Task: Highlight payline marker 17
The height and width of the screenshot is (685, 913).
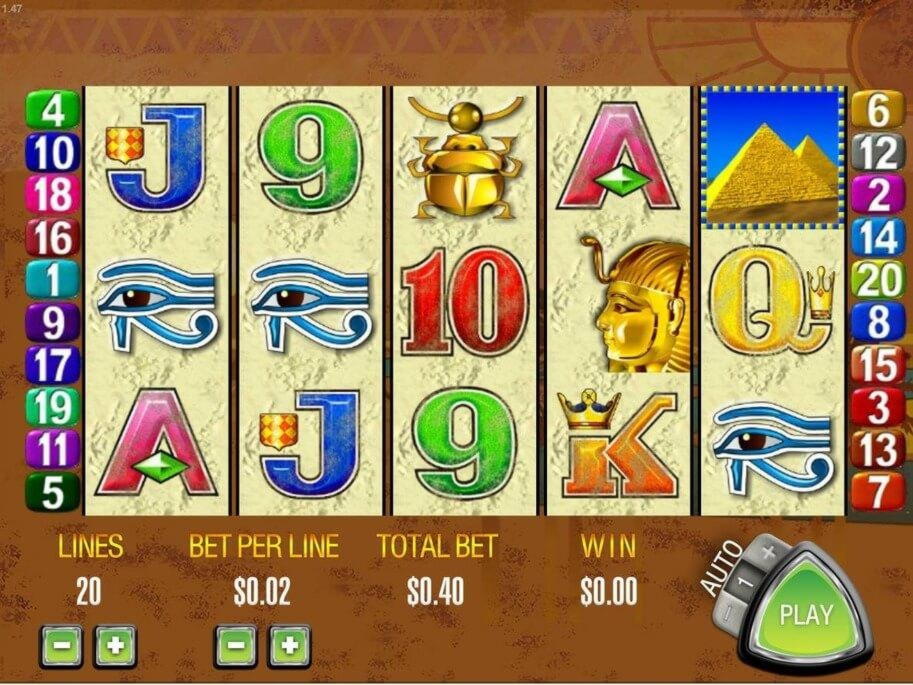Action: click(x=52, y=364)
